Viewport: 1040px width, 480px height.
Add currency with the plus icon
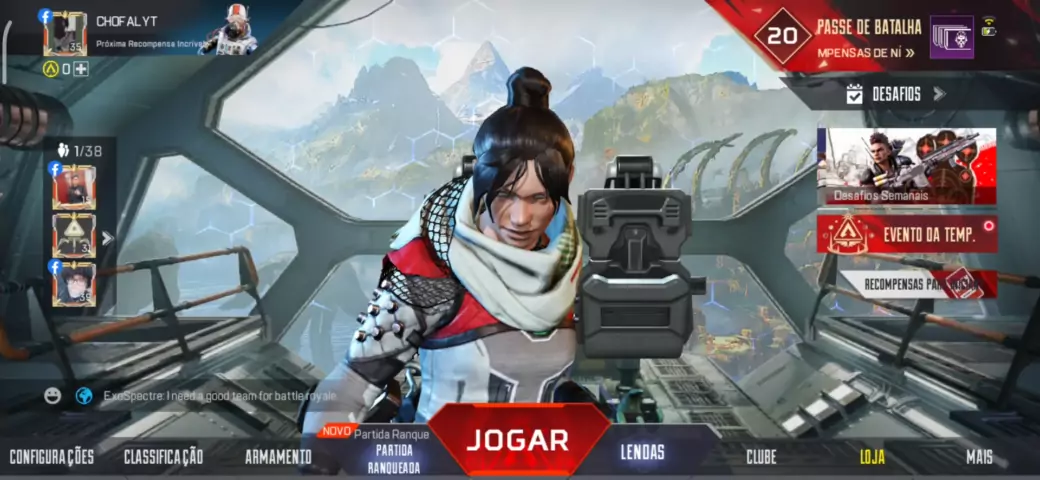pyautogui.click(x=81, y=69)
